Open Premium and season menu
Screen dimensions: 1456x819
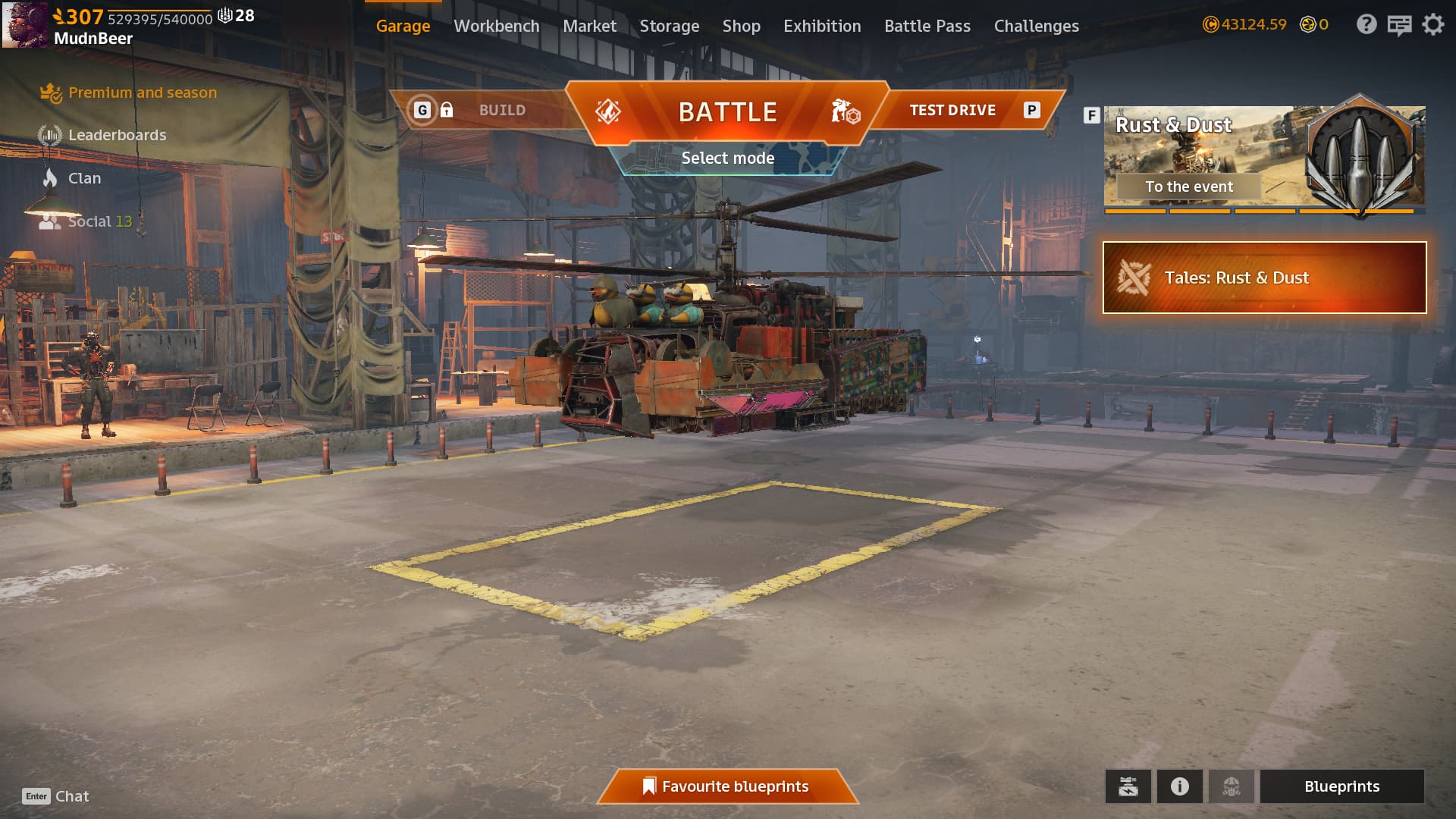pyautogui.click(x=142, y=93)
